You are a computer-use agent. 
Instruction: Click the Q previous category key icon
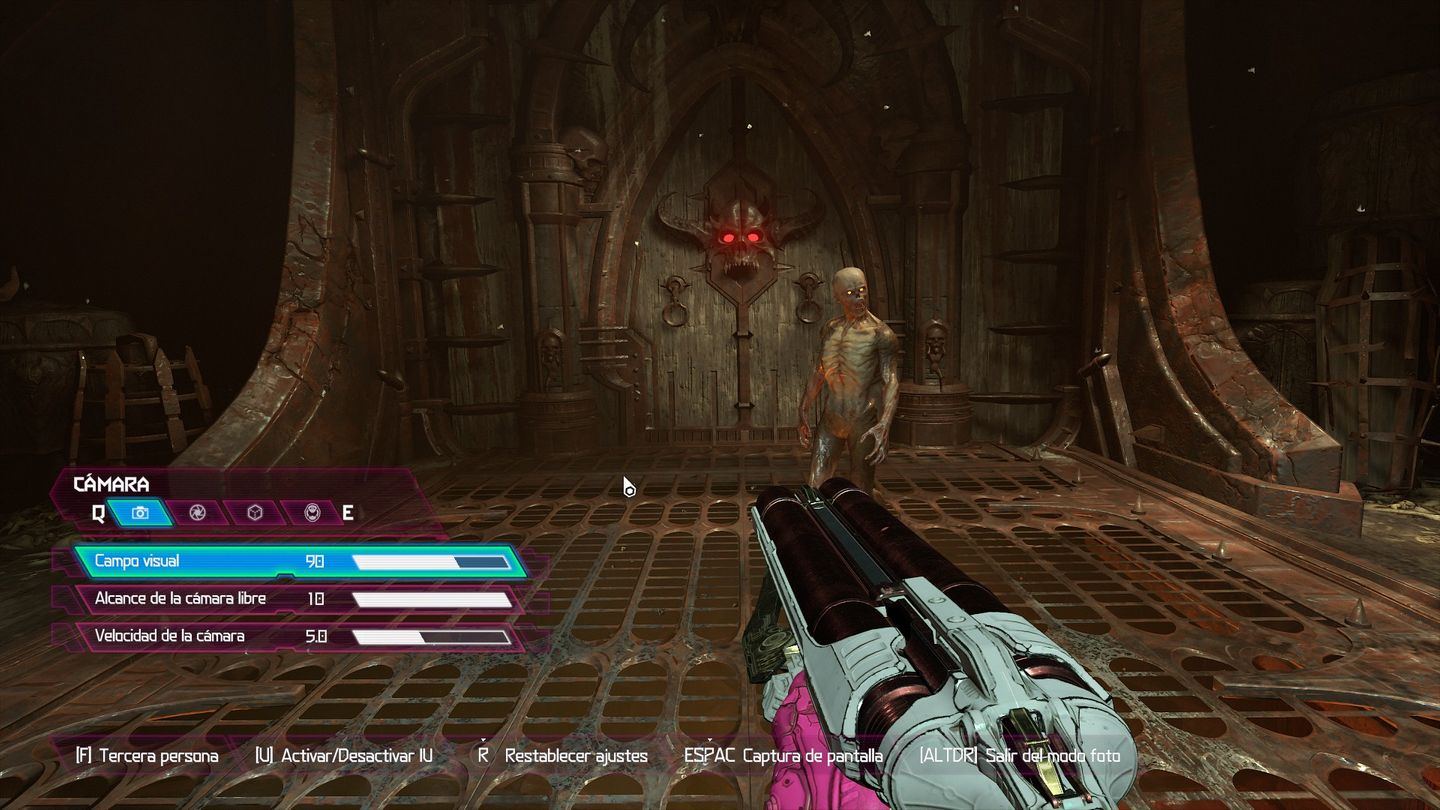click(97, 513)
